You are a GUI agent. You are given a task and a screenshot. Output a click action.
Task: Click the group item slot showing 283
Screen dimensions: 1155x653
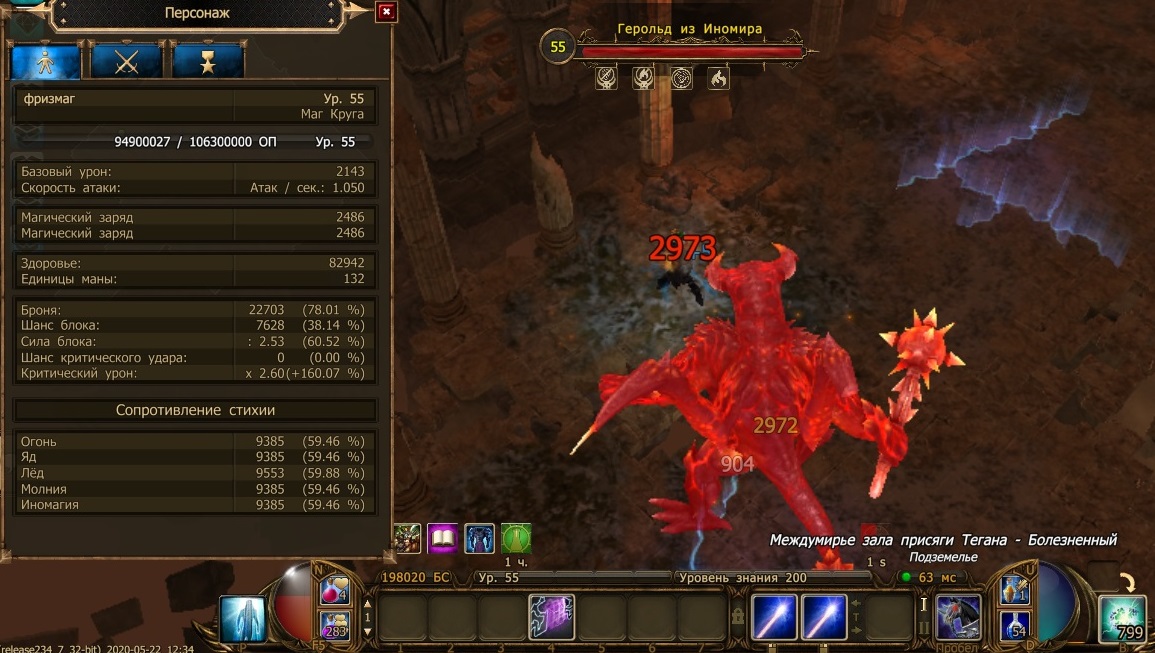(x=335, y=625)
